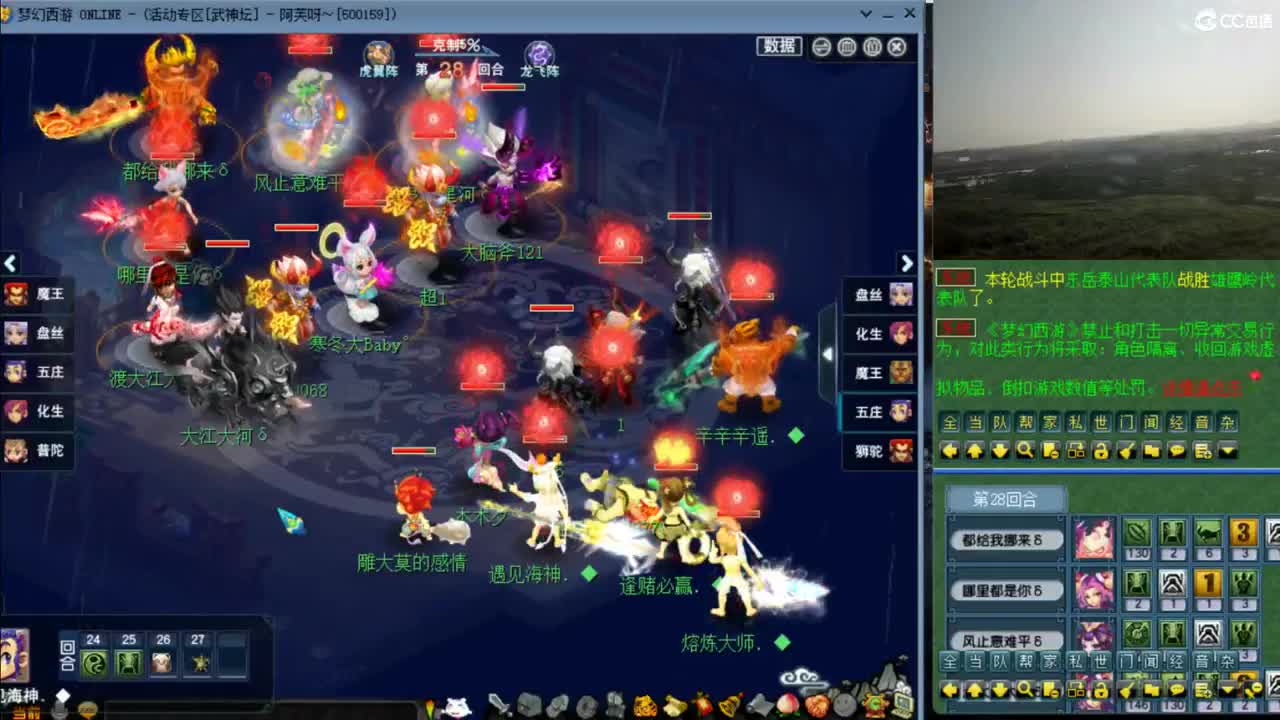Toggle the chat lock icon in chat toolbar

click(x=1101, y=452)
